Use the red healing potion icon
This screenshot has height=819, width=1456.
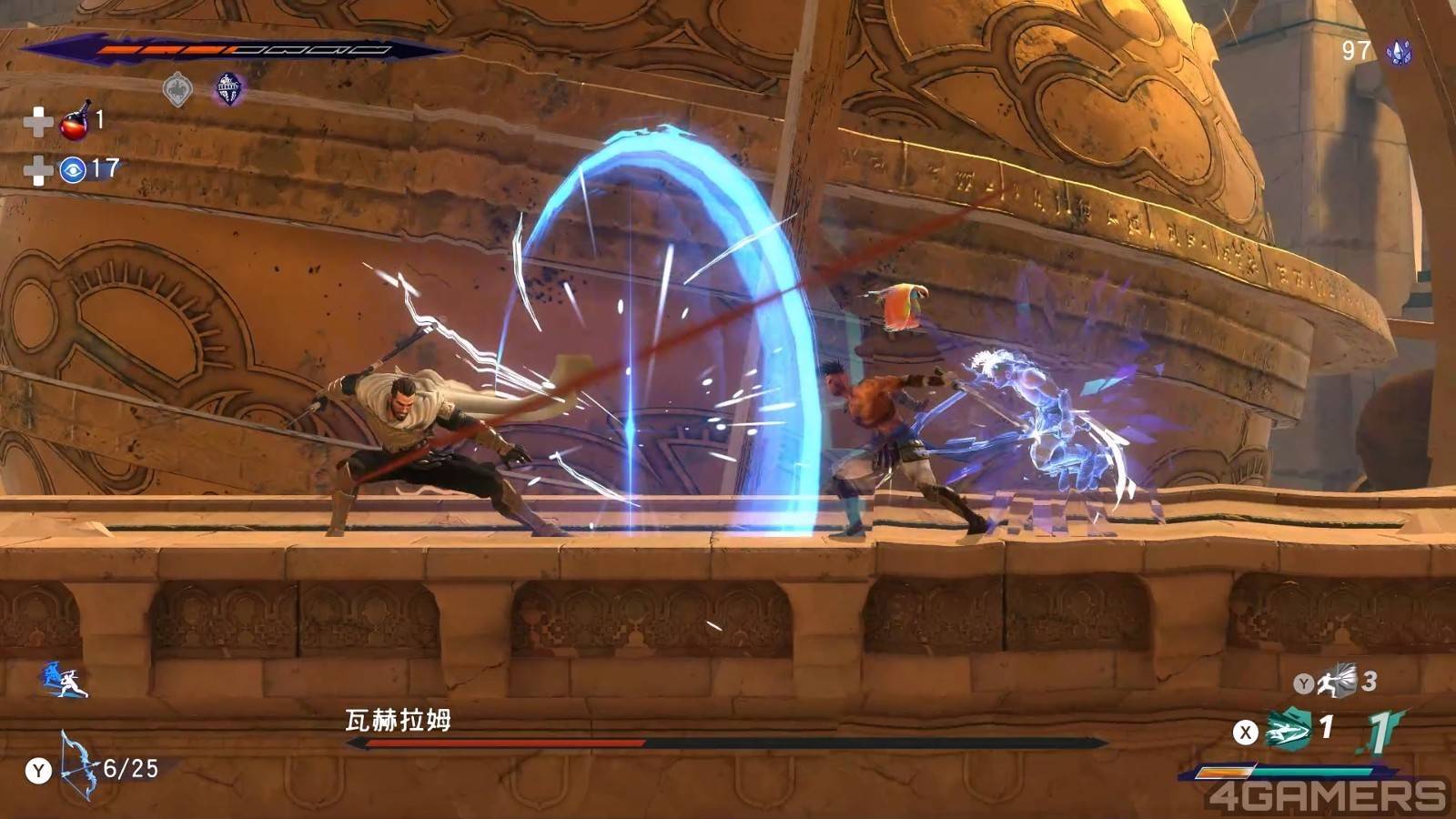click(76, 121)
